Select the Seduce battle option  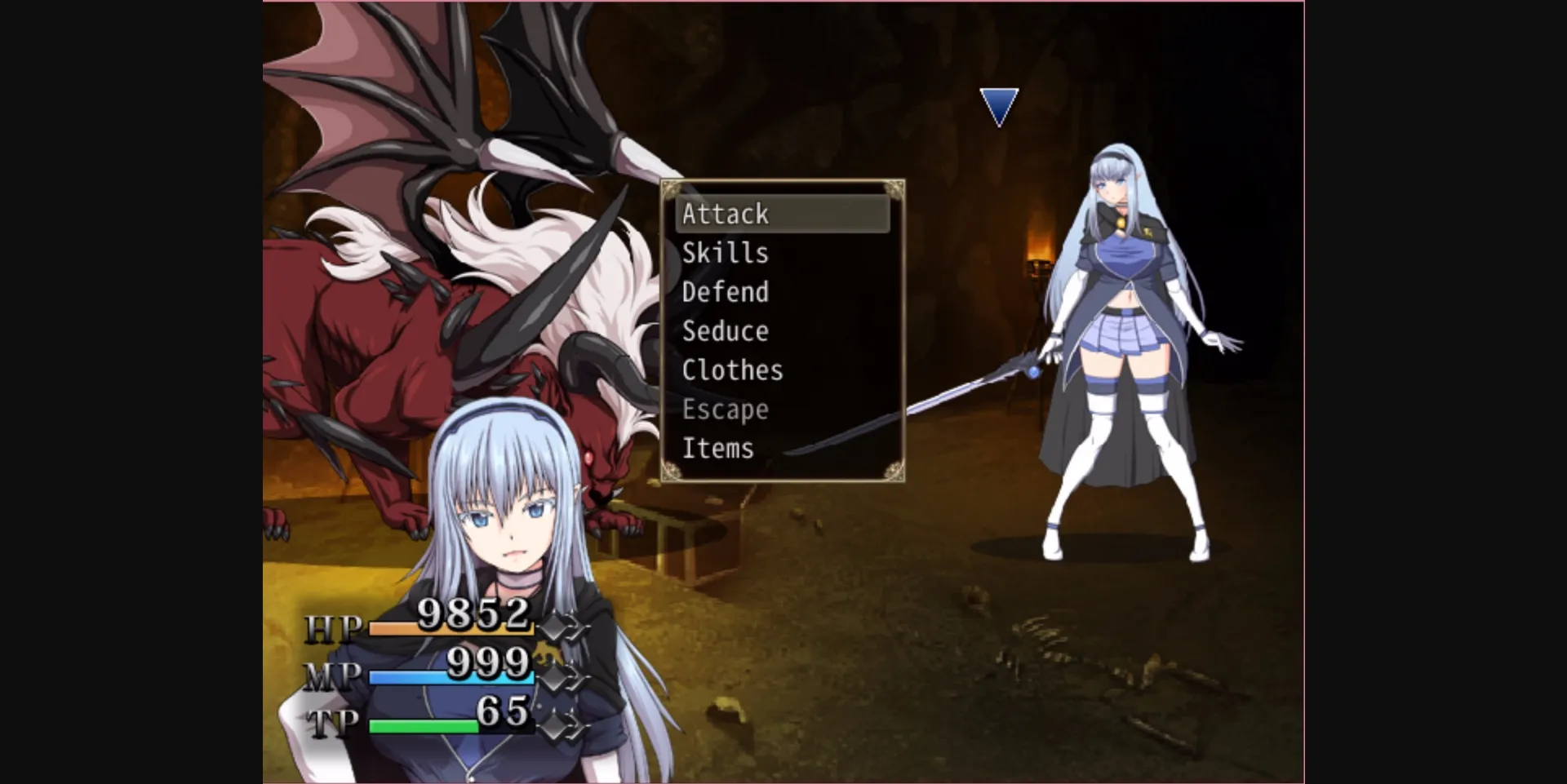[725, 331]
